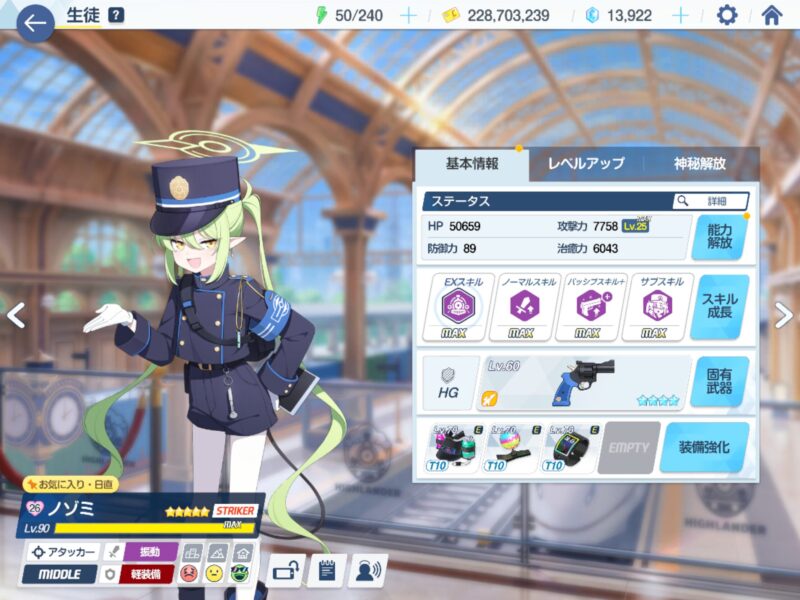The image size is (800, 600).
Task: Add energy with the plus button
Action: 408,15
